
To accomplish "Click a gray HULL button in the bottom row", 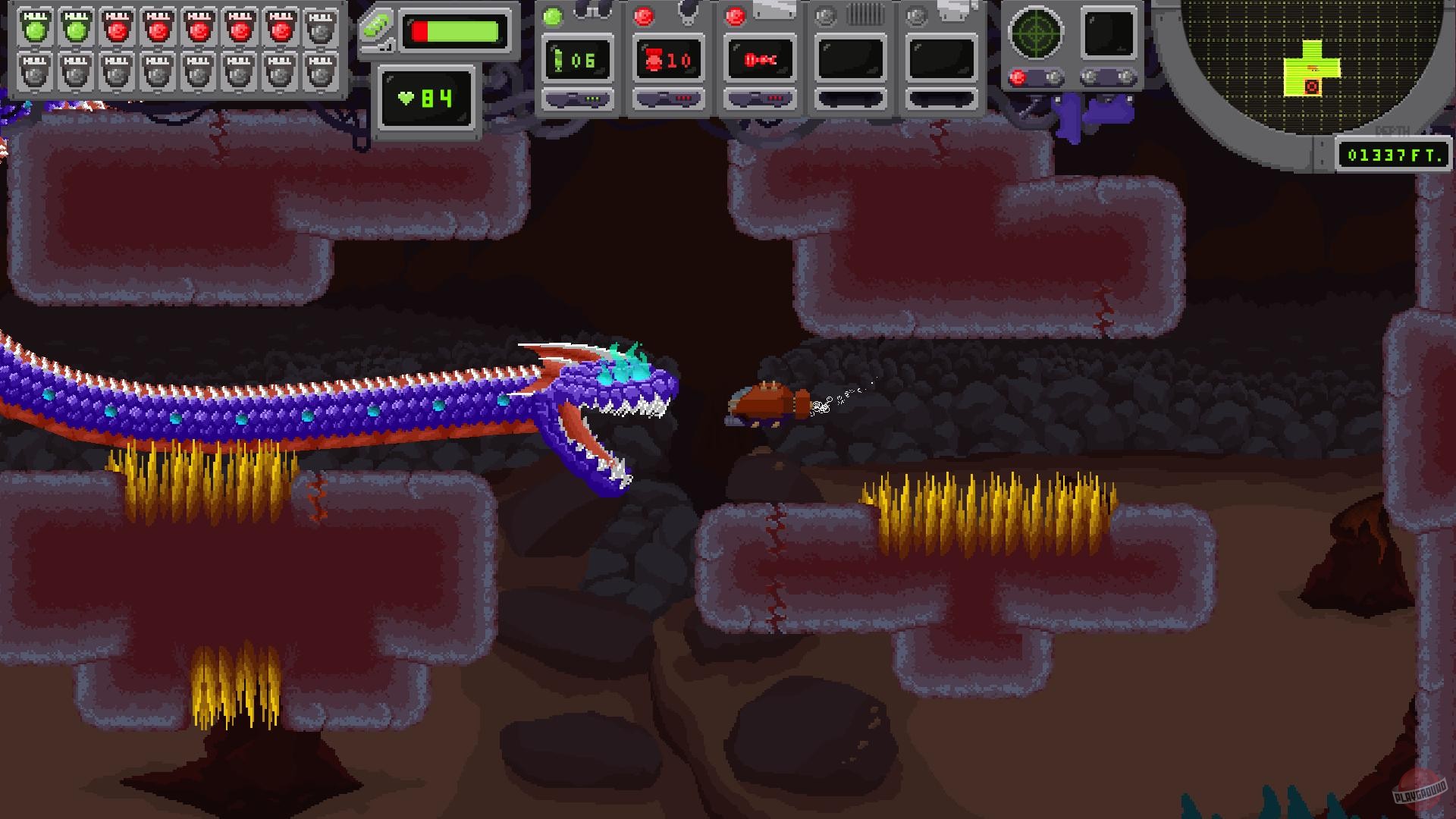I will (x=34, y=73).
